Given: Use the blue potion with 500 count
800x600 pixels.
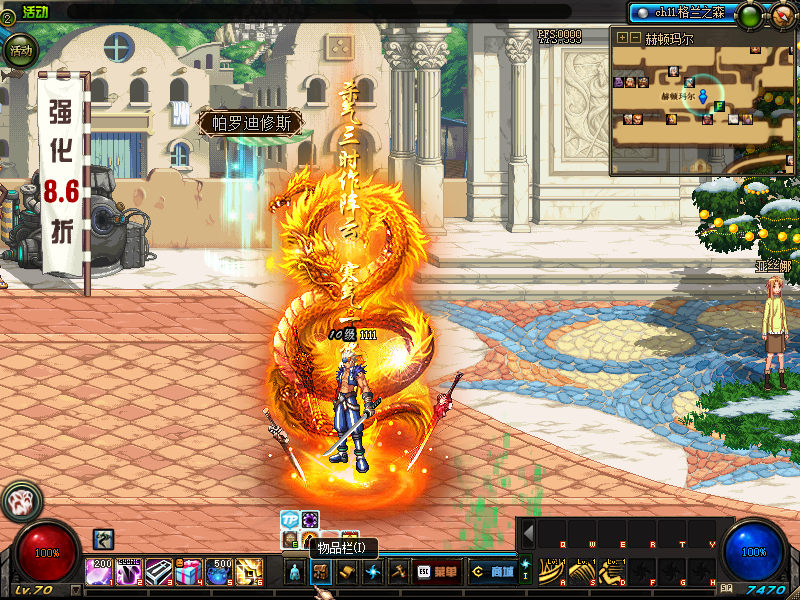Looking at the screenshot, I should [218, 572].
